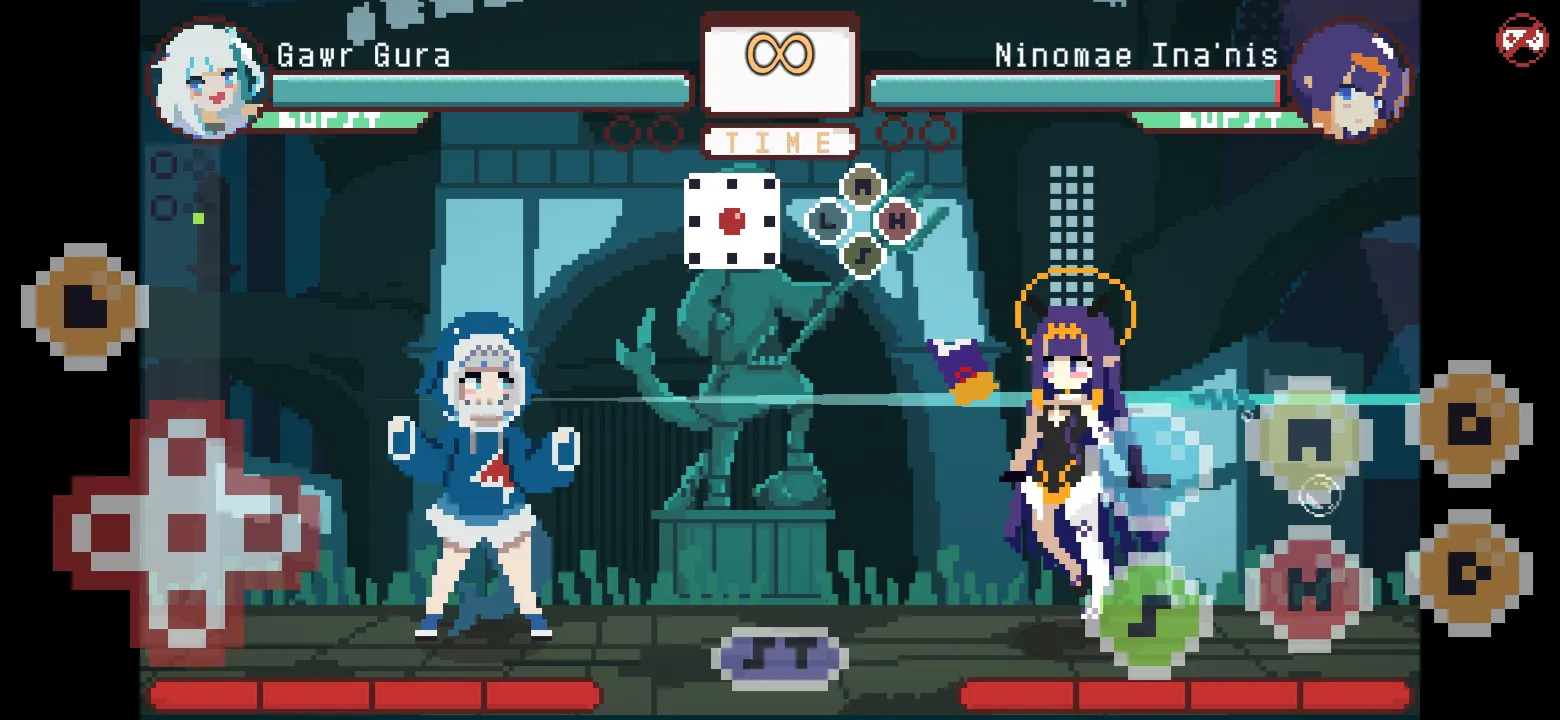Image resolution: width=1560 pixels, height=720 pixels.
Task: Tap the dice-style input display panel
Action: click(731, 222)
